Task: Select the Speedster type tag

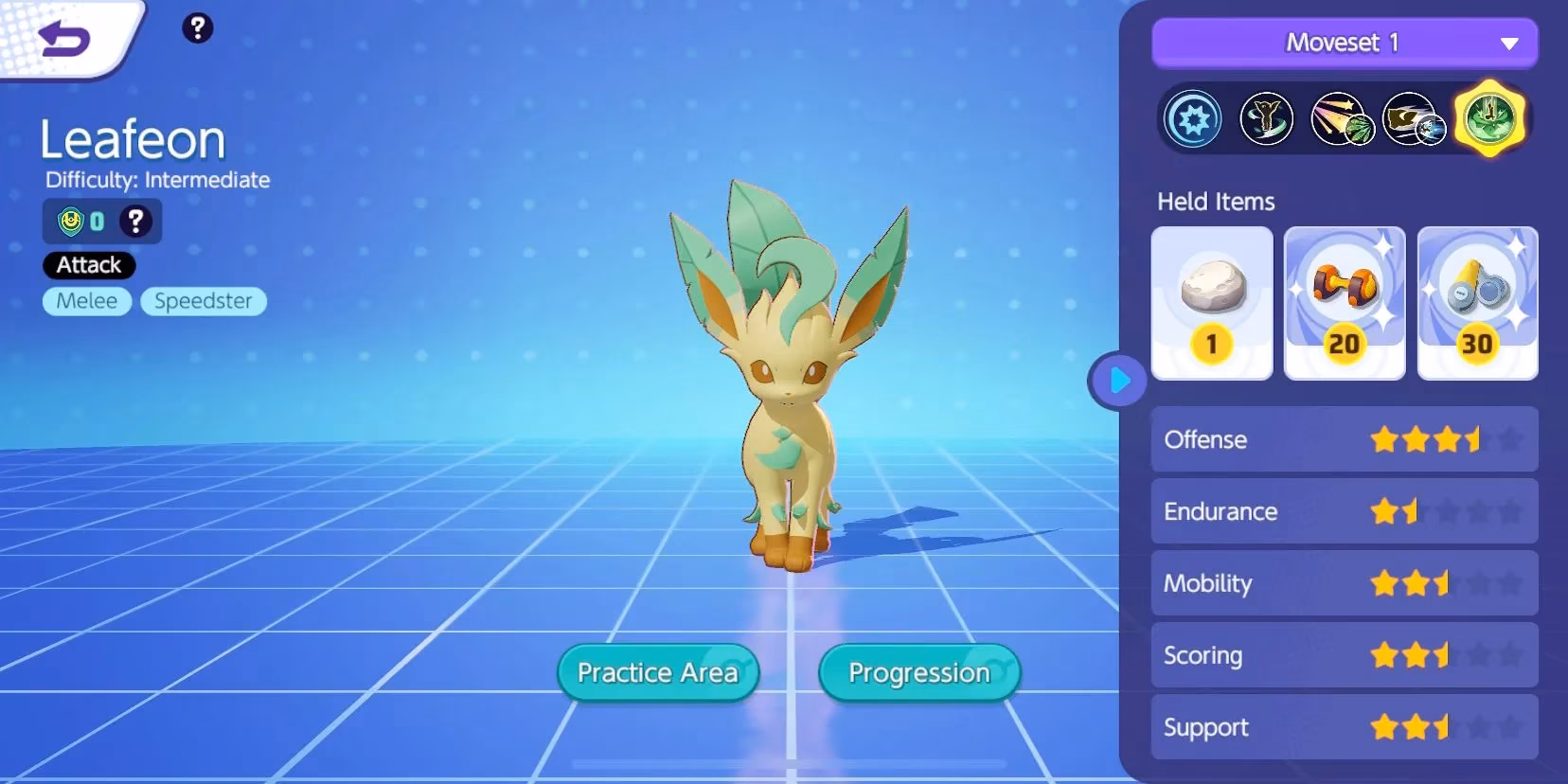Action: click(203, 301)
